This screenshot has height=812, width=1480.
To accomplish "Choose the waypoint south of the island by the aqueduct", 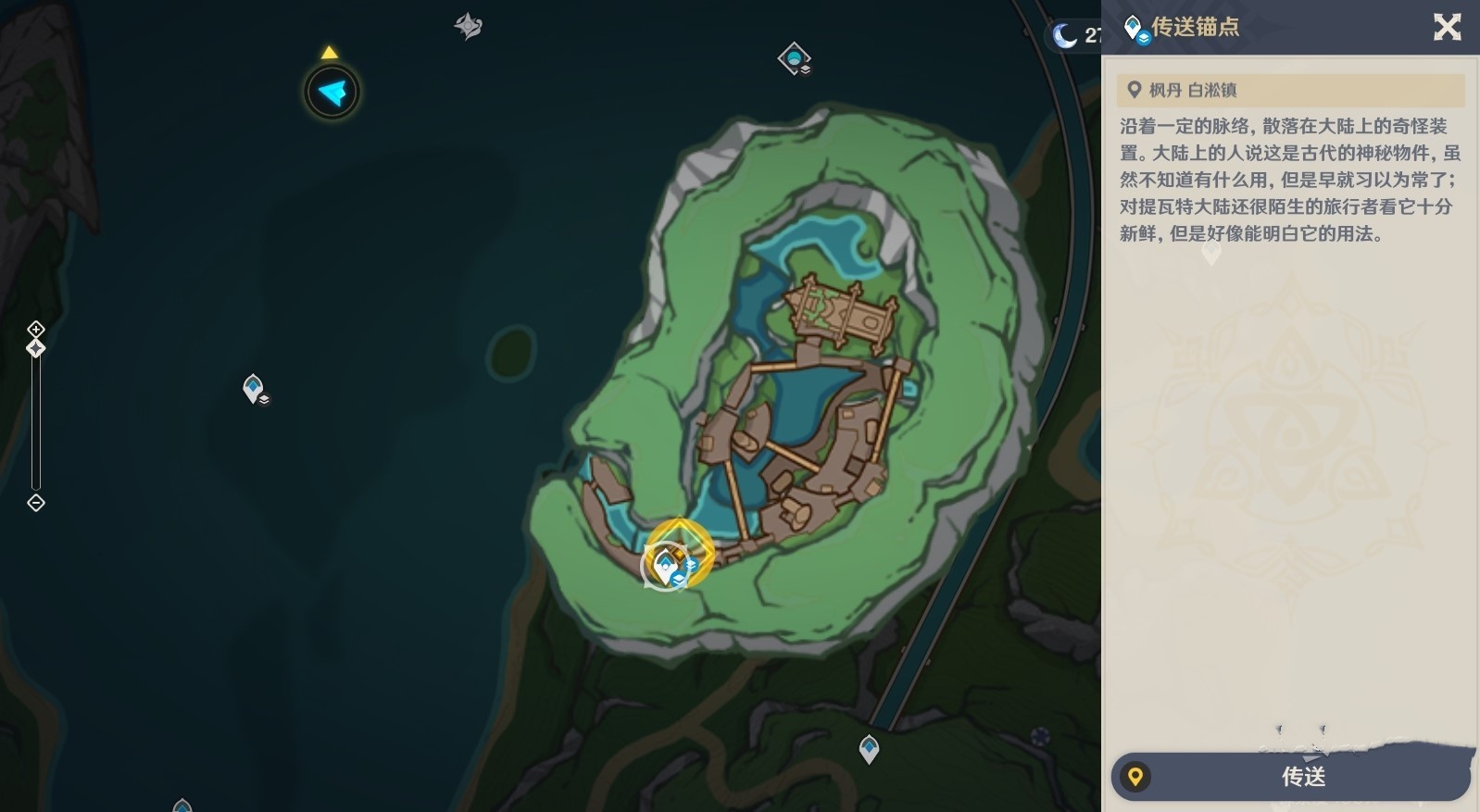I will 869,747.
